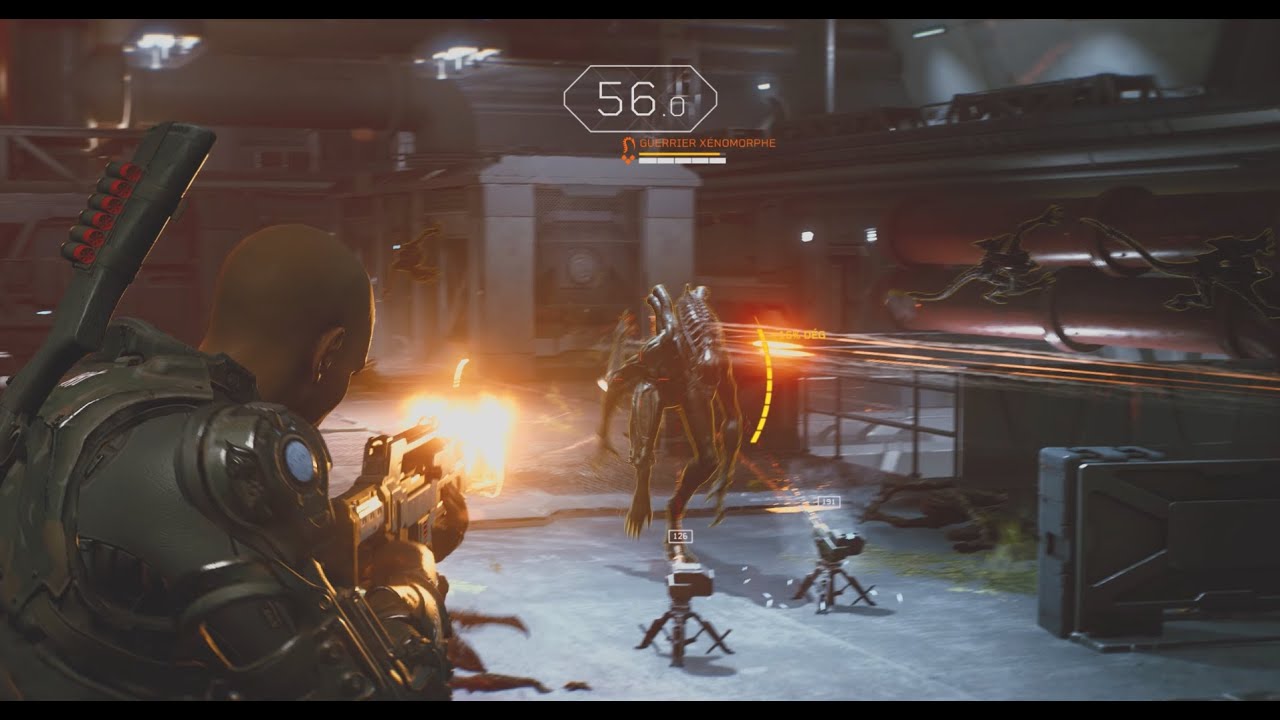Click the bottom segment of the orange arc gauge
Viewport: 1280px width, 720px height.
click(x=753, y=439)
